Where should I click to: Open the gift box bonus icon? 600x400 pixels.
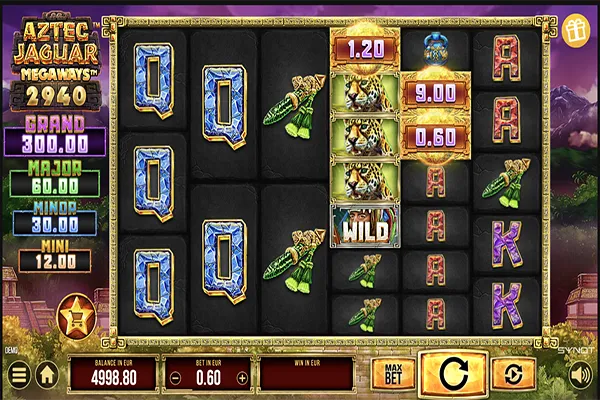click(577, 30)
